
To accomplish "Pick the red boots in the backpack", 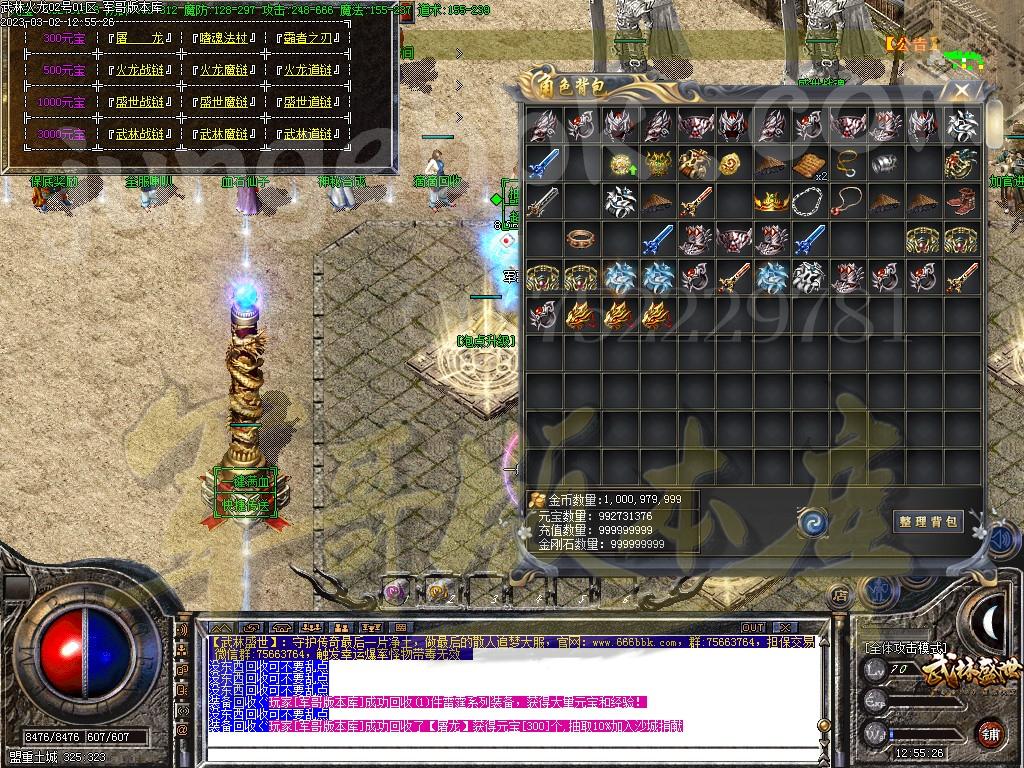I will (x=961, y=202).
